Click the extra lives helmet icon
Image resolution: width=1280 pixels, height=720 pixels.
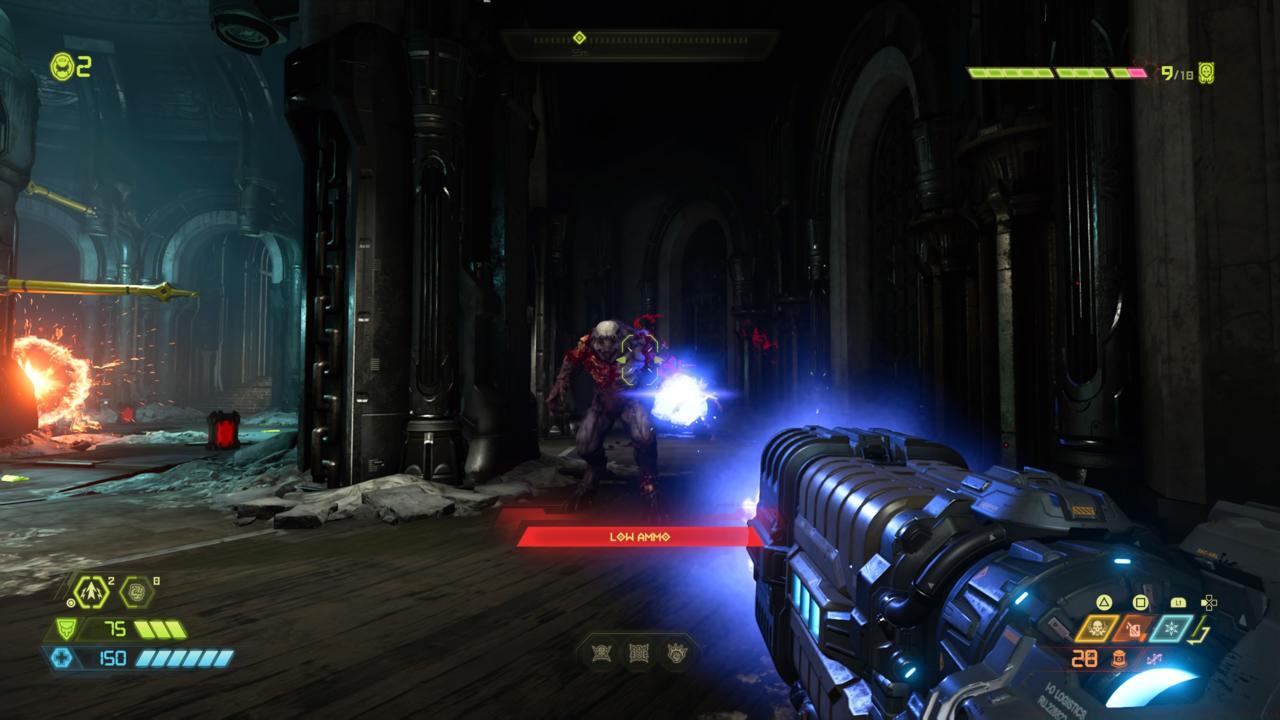click(63, 67)
